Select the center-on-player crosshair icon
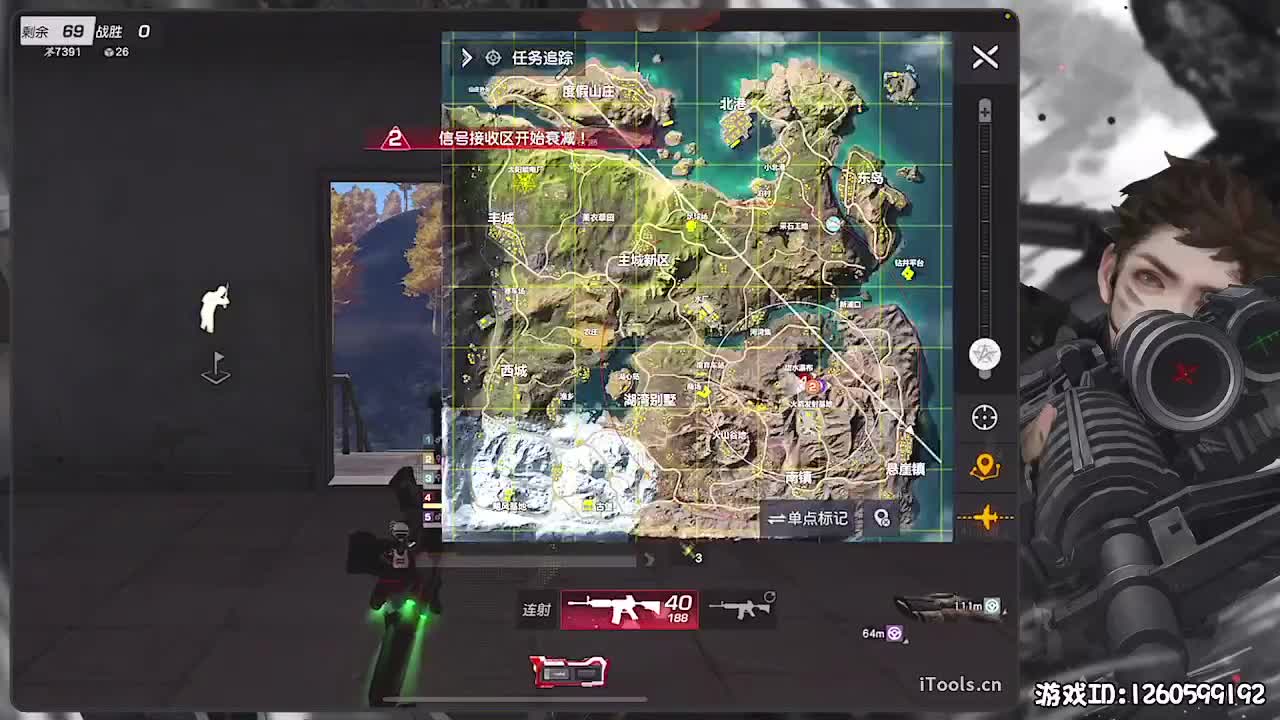 pos(985,419)
